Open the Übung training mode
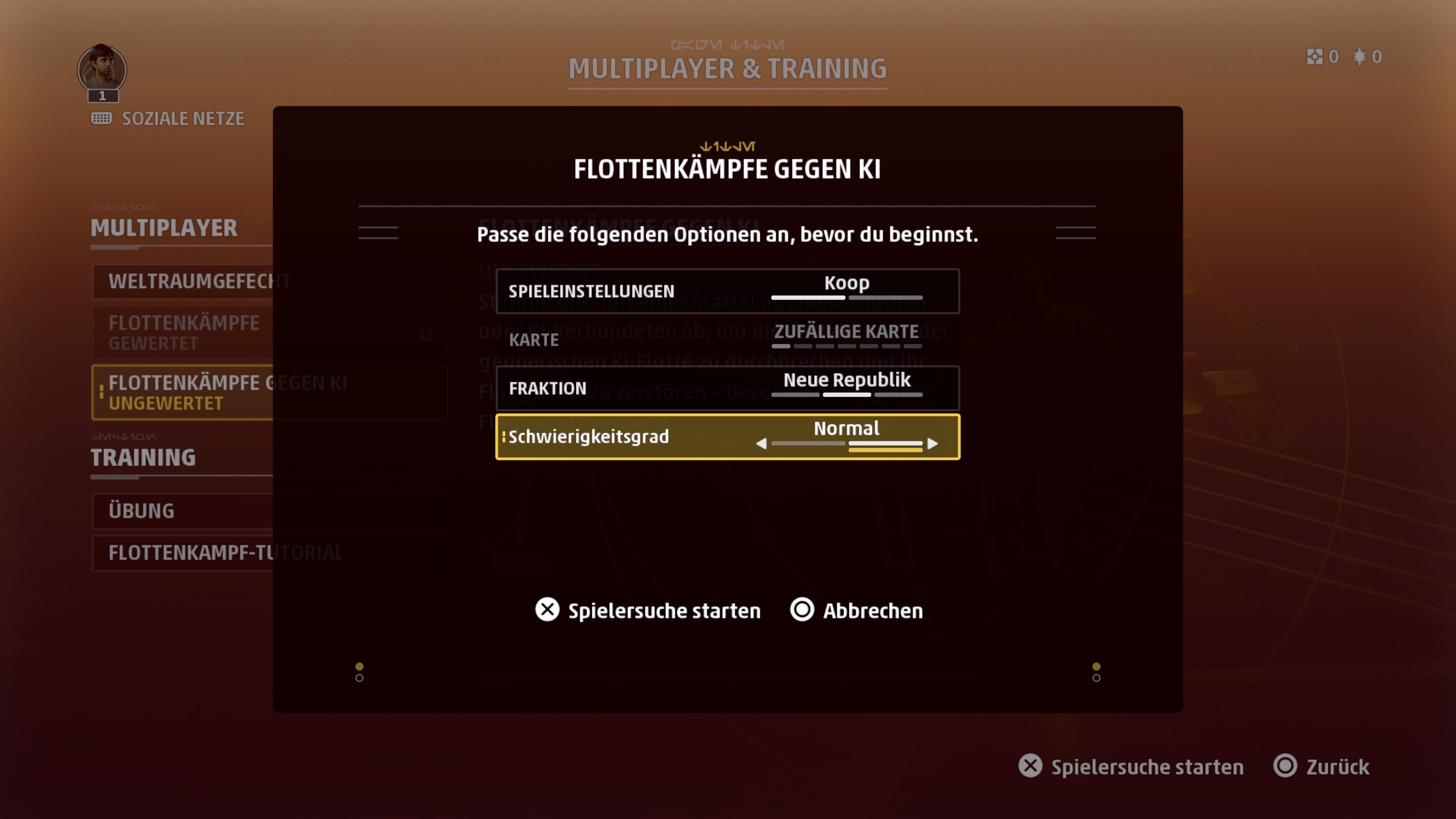 [181, 511]
